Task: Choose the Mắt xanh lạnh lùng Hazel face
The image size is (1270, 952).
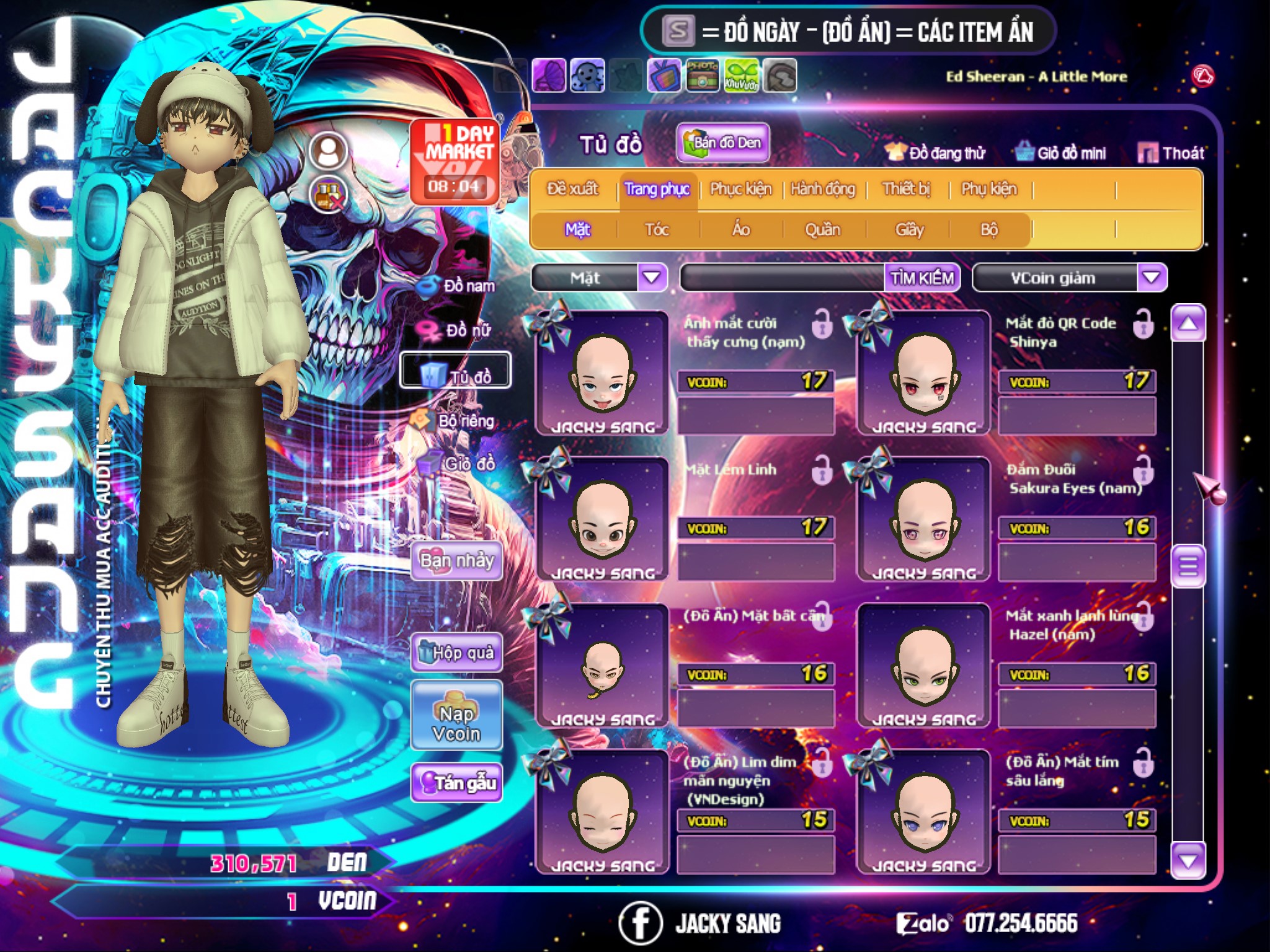Action: tap(924, 666)
